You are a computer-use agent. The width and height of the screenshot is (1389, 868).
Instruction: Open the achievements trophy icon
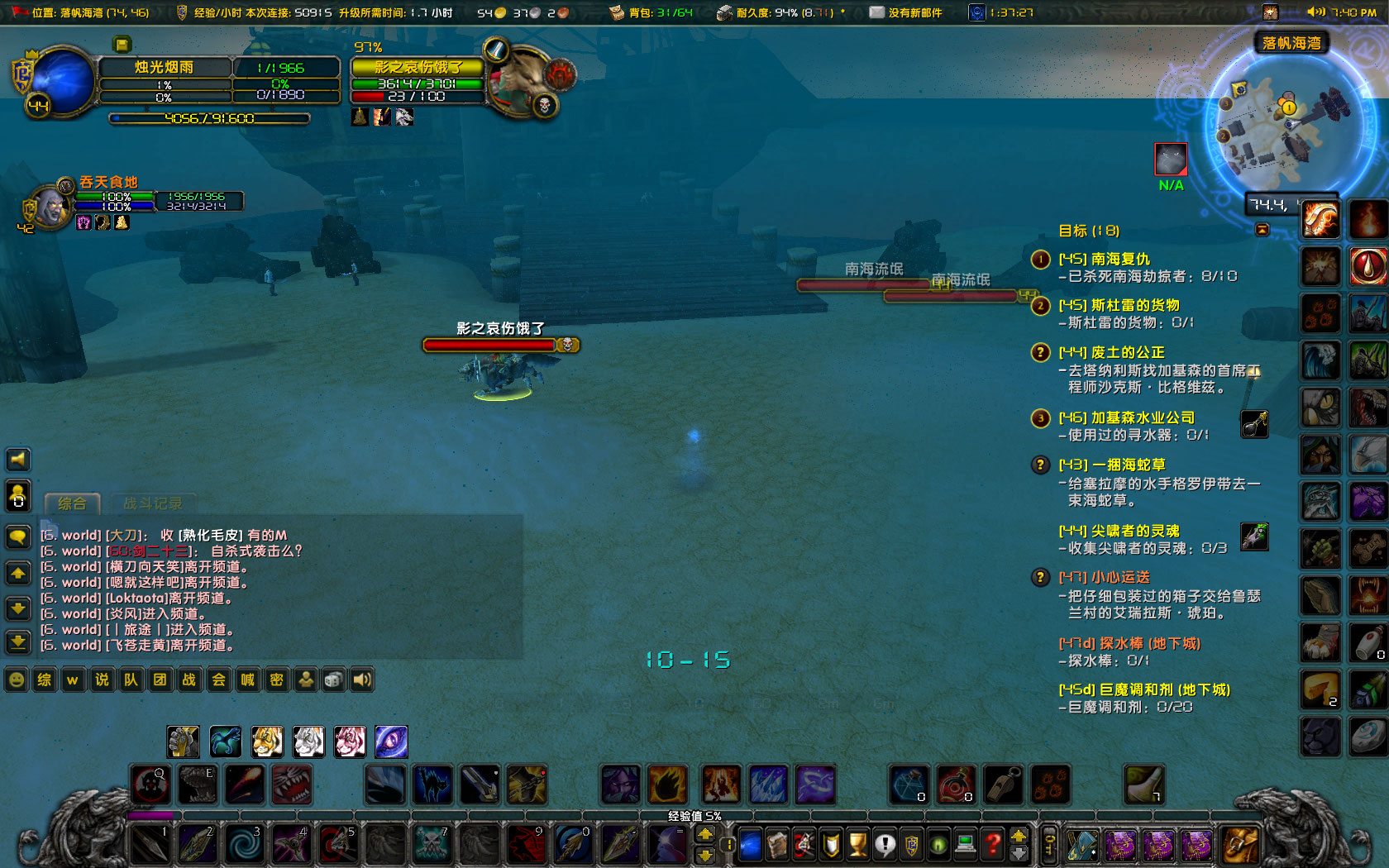click(x=859, y=845)
